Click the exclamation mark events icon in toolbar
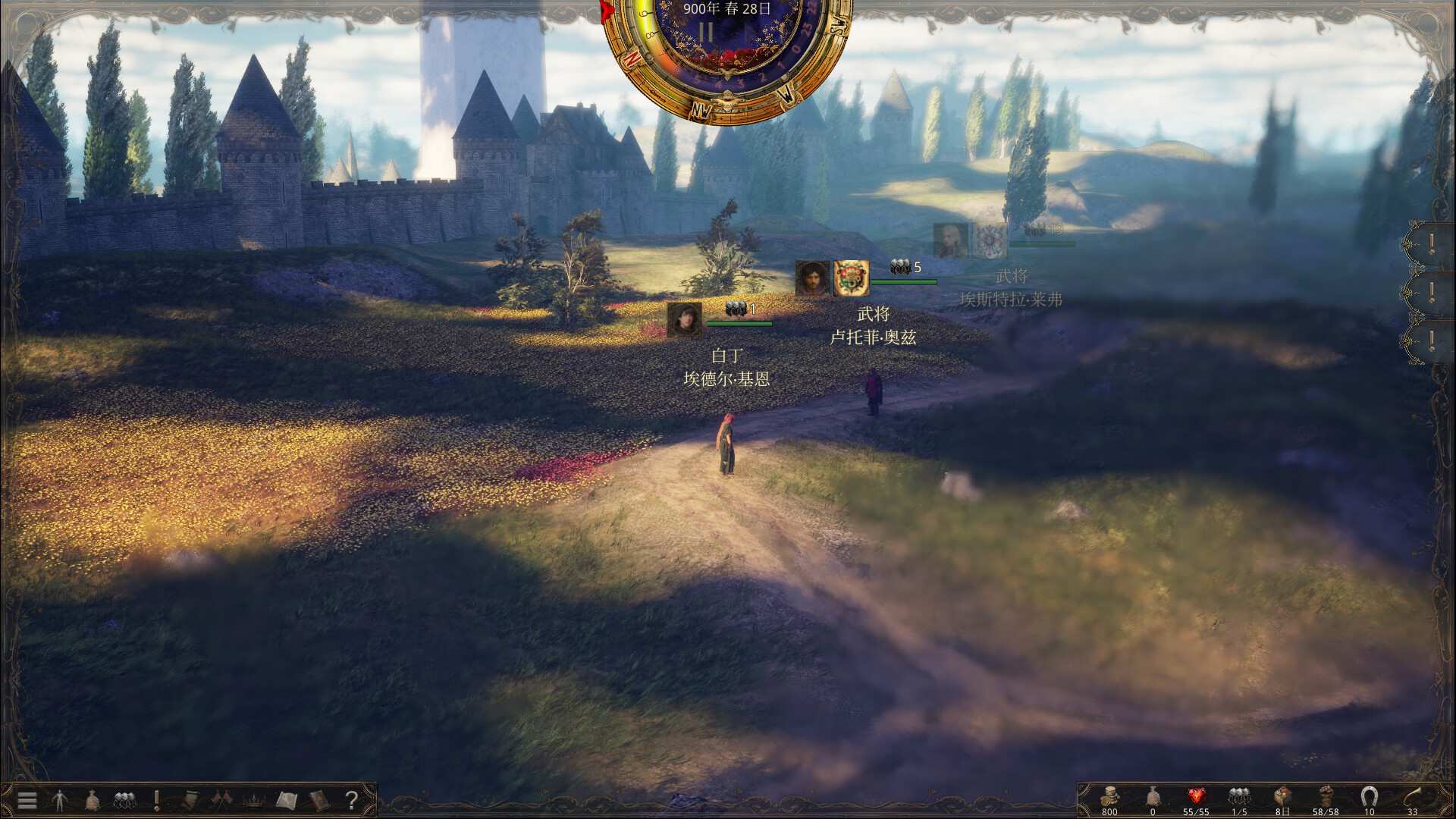The image size is (1456, 819). (x=156, y=800)
